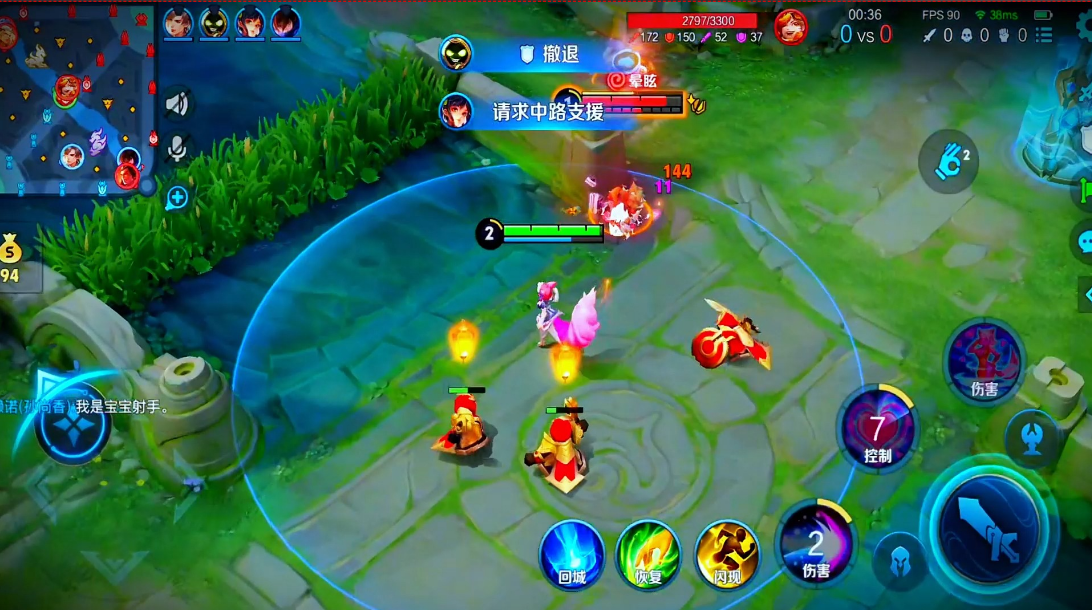Activate the 闪现 flash spell
Image resolution: width=1092 pixels, height=610 pixels.
[727, 553]
